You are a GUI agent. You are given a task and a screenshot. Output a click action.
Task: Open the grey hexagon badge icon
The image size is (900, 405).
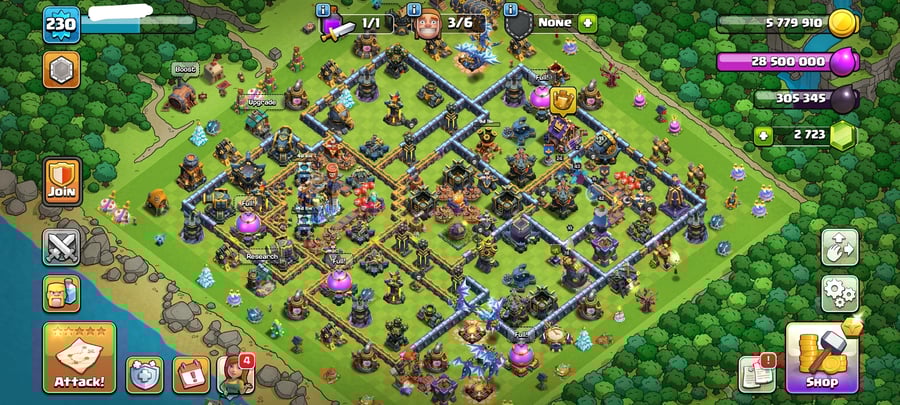point(61,71)
